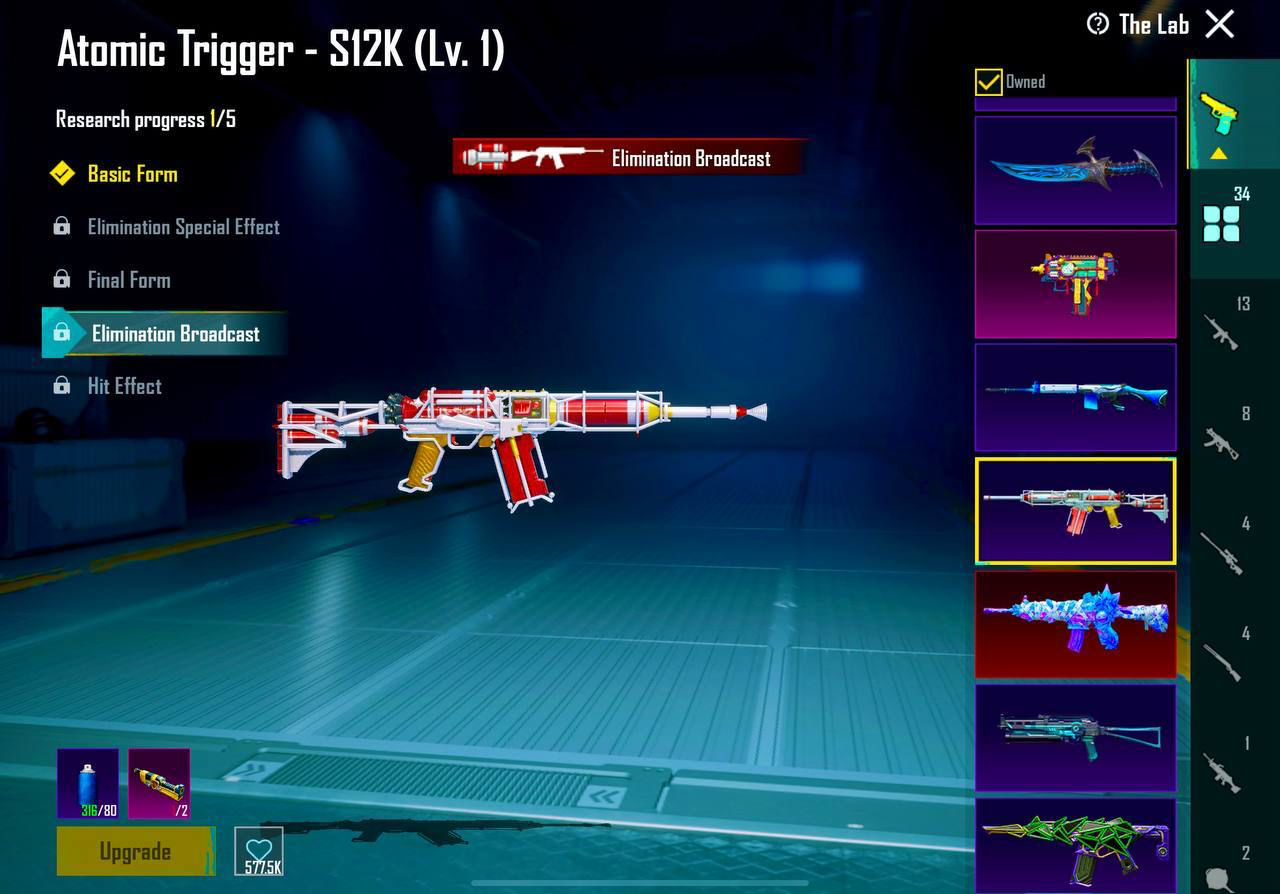This screenshot has width=1280, height=894.
Task: Toggle the Owned checkbox filter
Action: tap(989, 82)
